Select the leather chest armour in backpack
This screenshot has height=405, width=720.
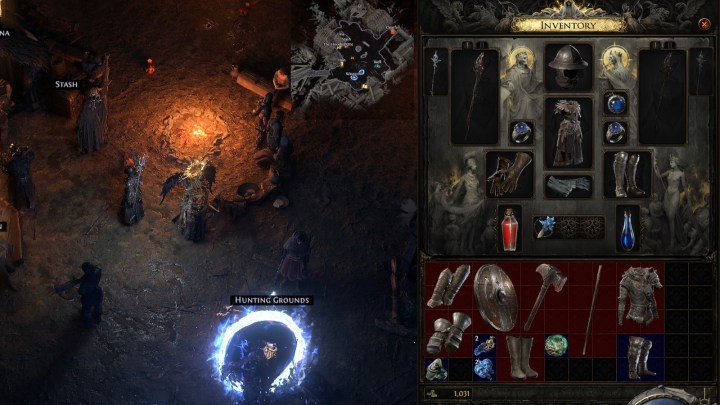click(x=640, y=297)
